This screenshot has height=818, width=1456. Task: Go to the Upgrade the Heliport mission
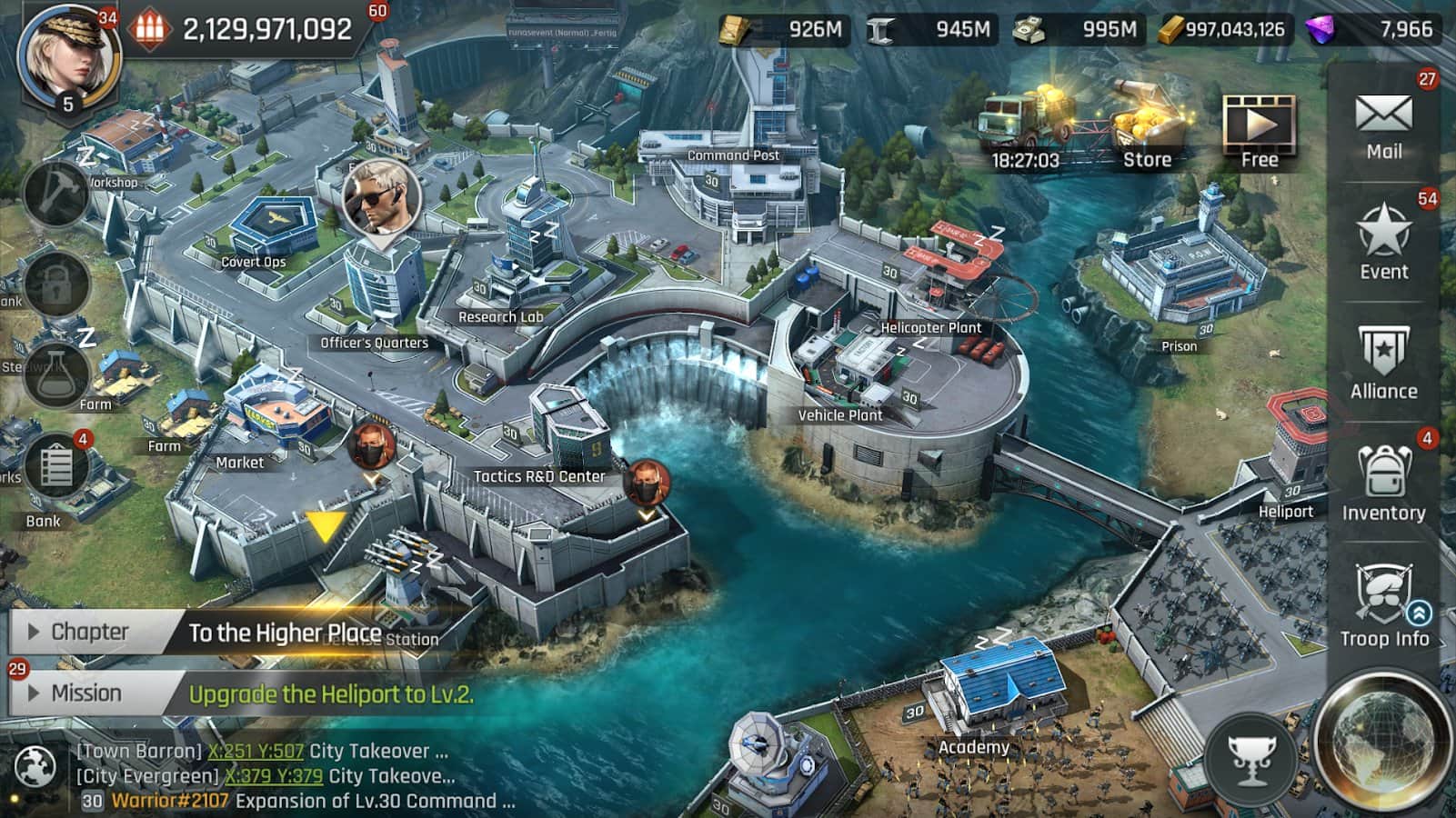pyautogui.click(x=331, y=695)
